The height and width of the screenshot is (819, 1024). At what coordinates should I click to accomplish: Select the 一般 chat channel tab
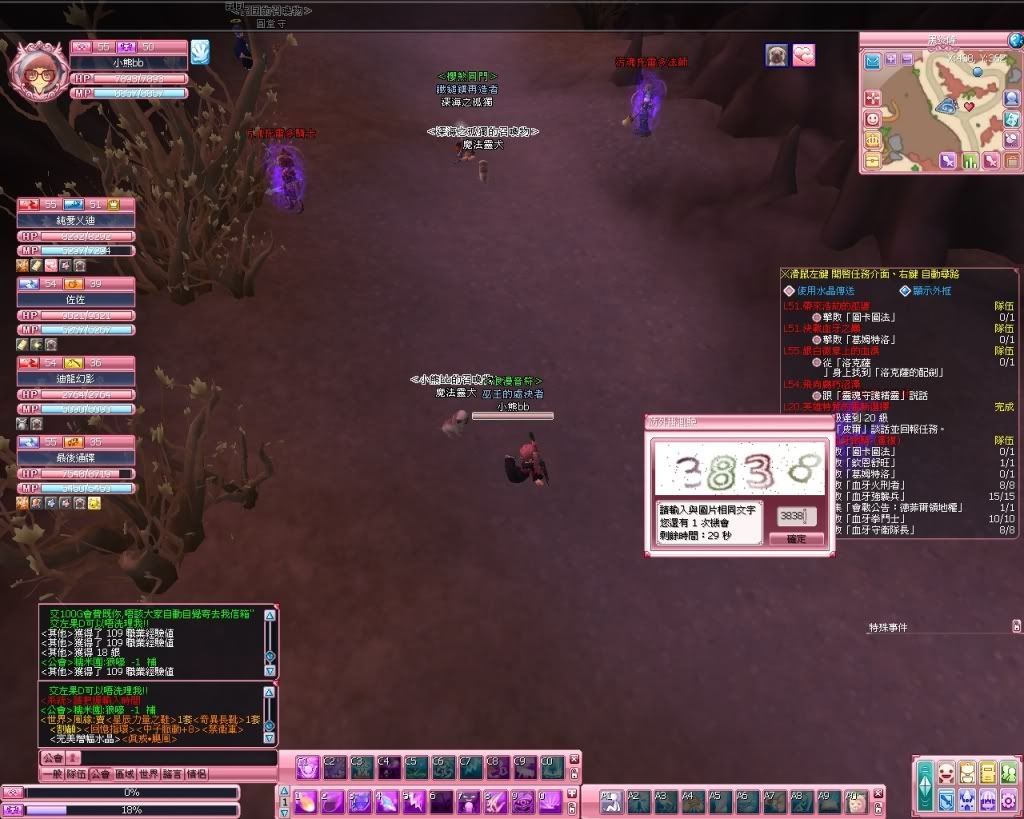tap(51, 774)
